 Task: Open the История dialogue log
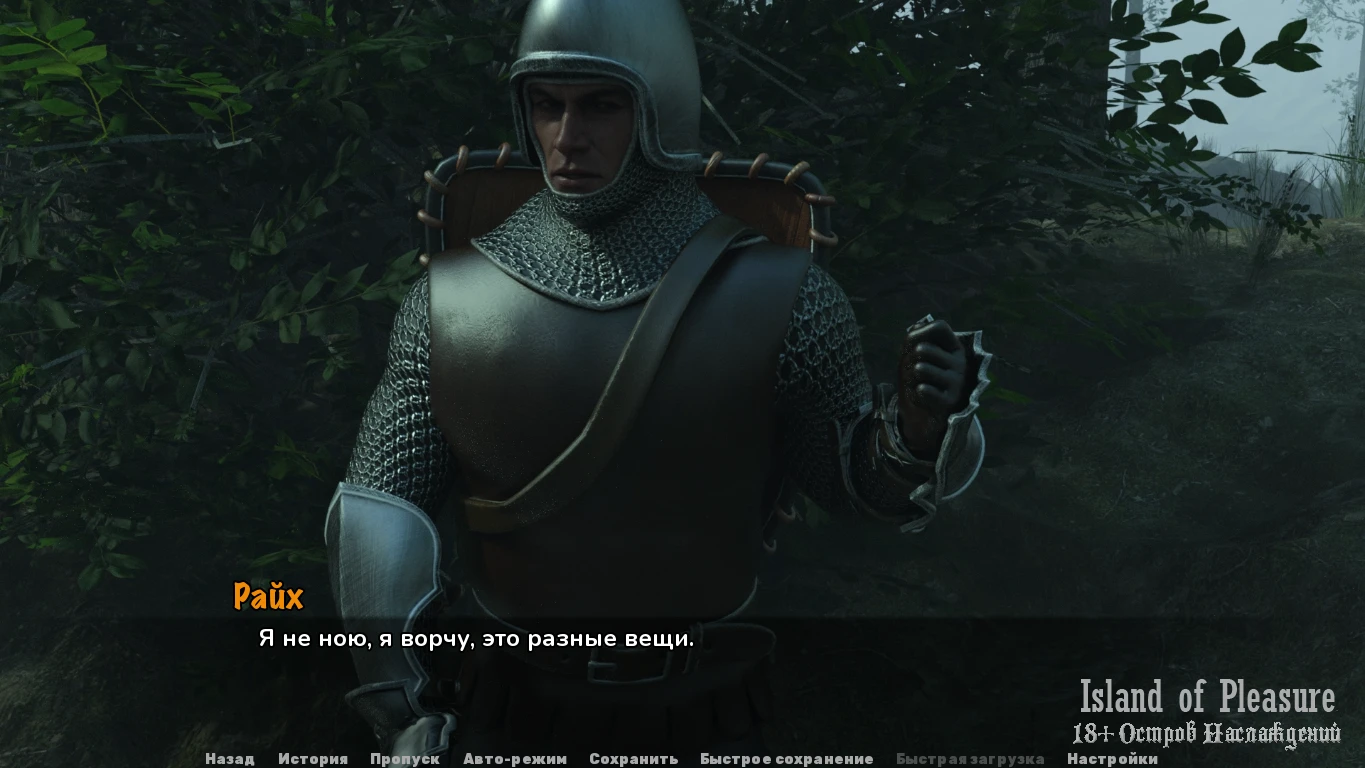pos(313,759)
